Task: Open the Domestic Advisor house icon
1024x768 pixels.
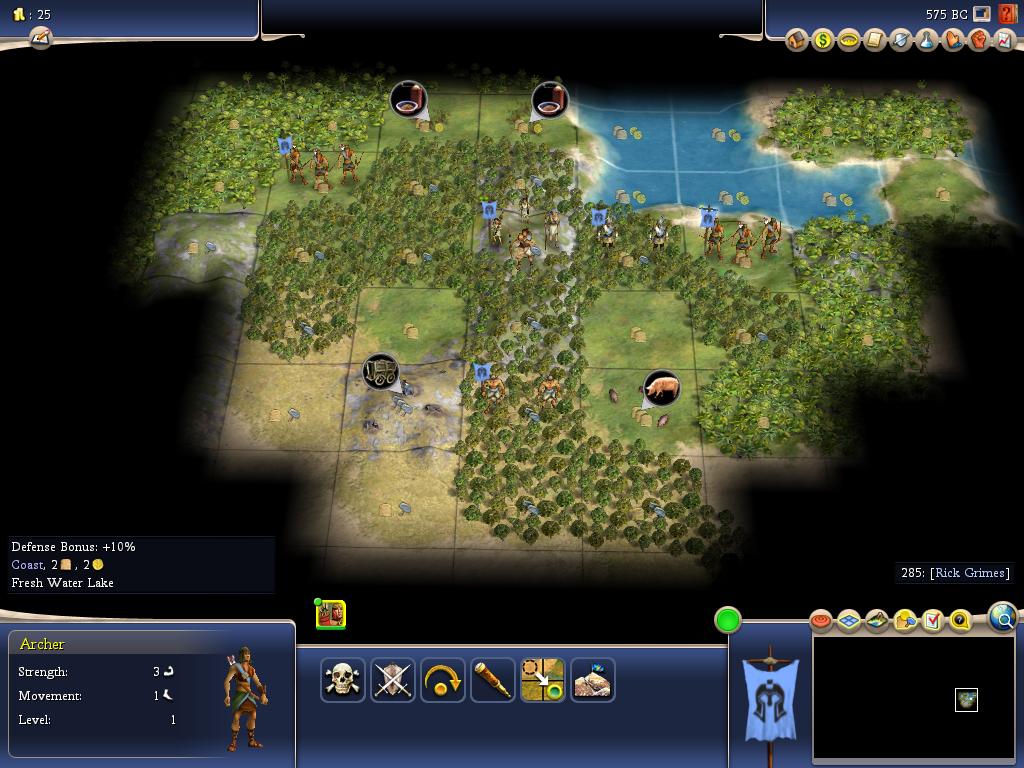Action: click(x=797, y=40)
